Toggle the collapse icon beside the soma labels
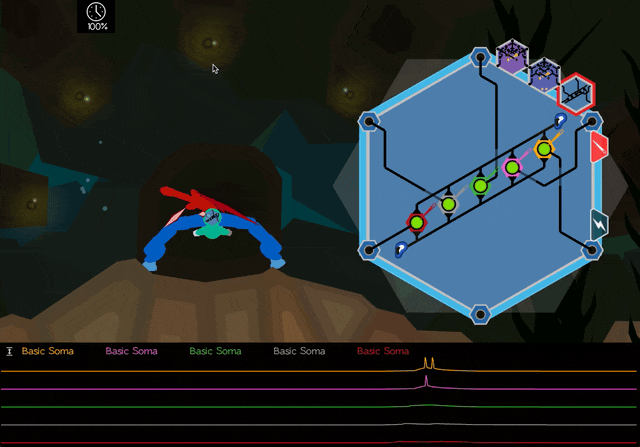 pyautogui.click(x=9, y=351)
